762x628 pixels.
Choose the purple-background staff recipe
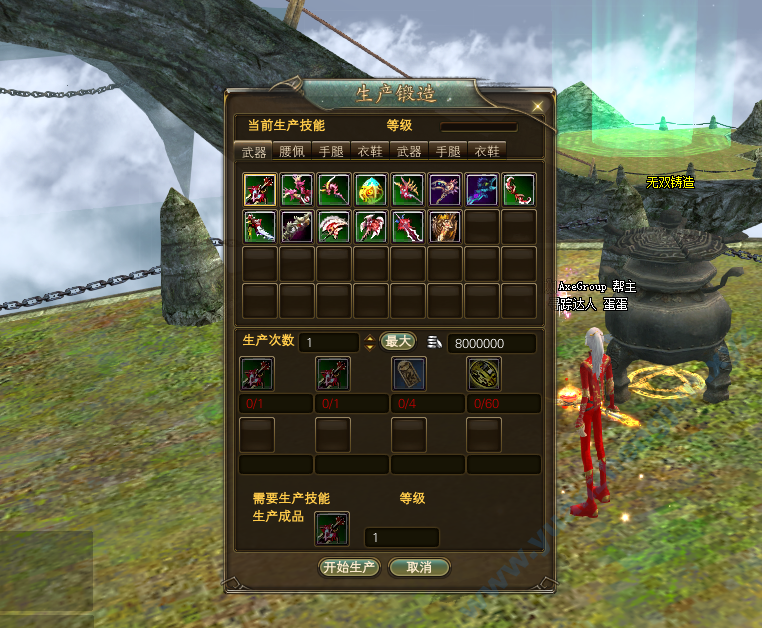(x=444, y=189)
